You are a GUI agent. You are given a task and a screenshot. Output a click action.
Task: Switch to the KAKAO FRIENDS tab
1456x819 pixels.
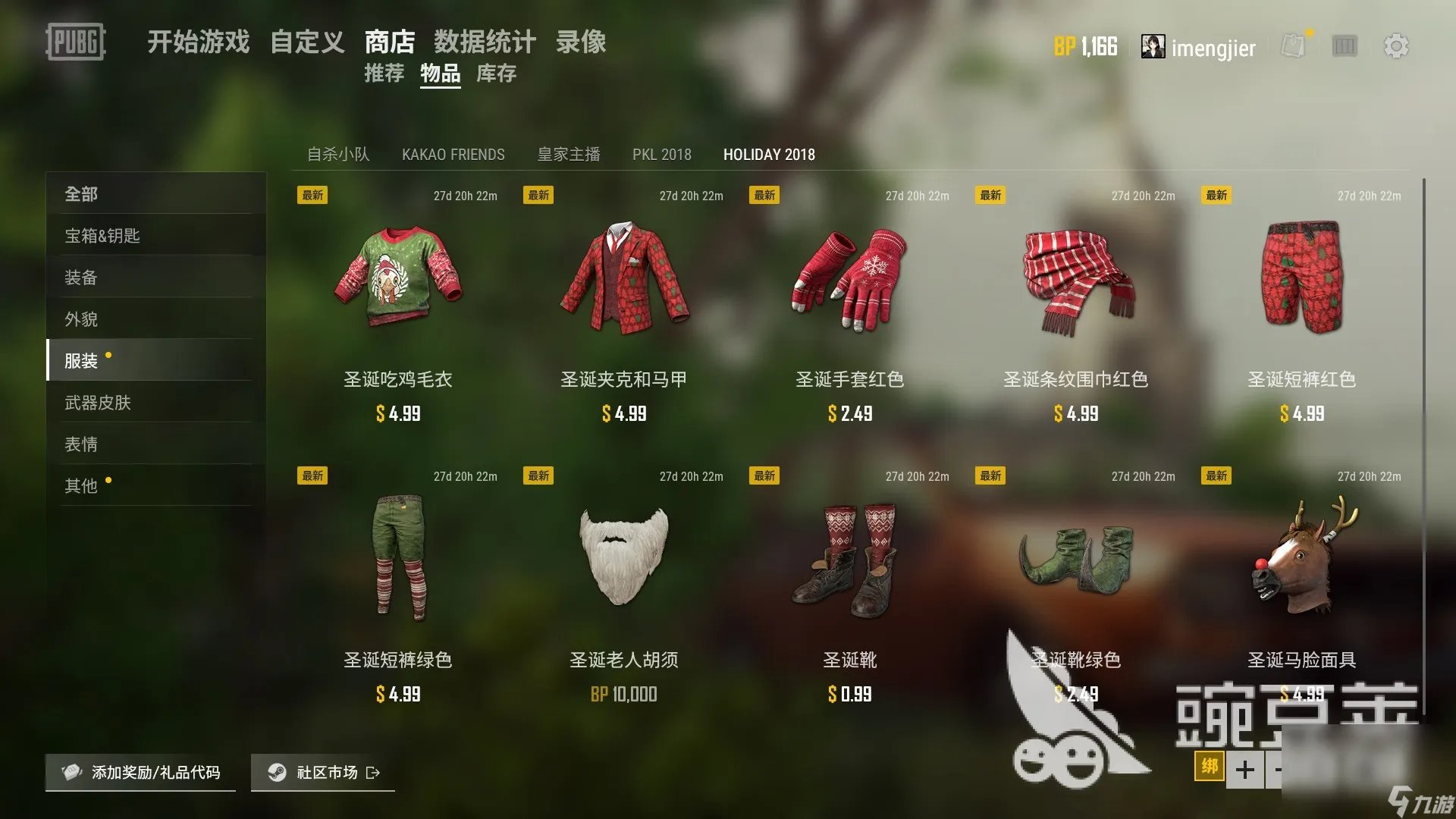(453, 155)
